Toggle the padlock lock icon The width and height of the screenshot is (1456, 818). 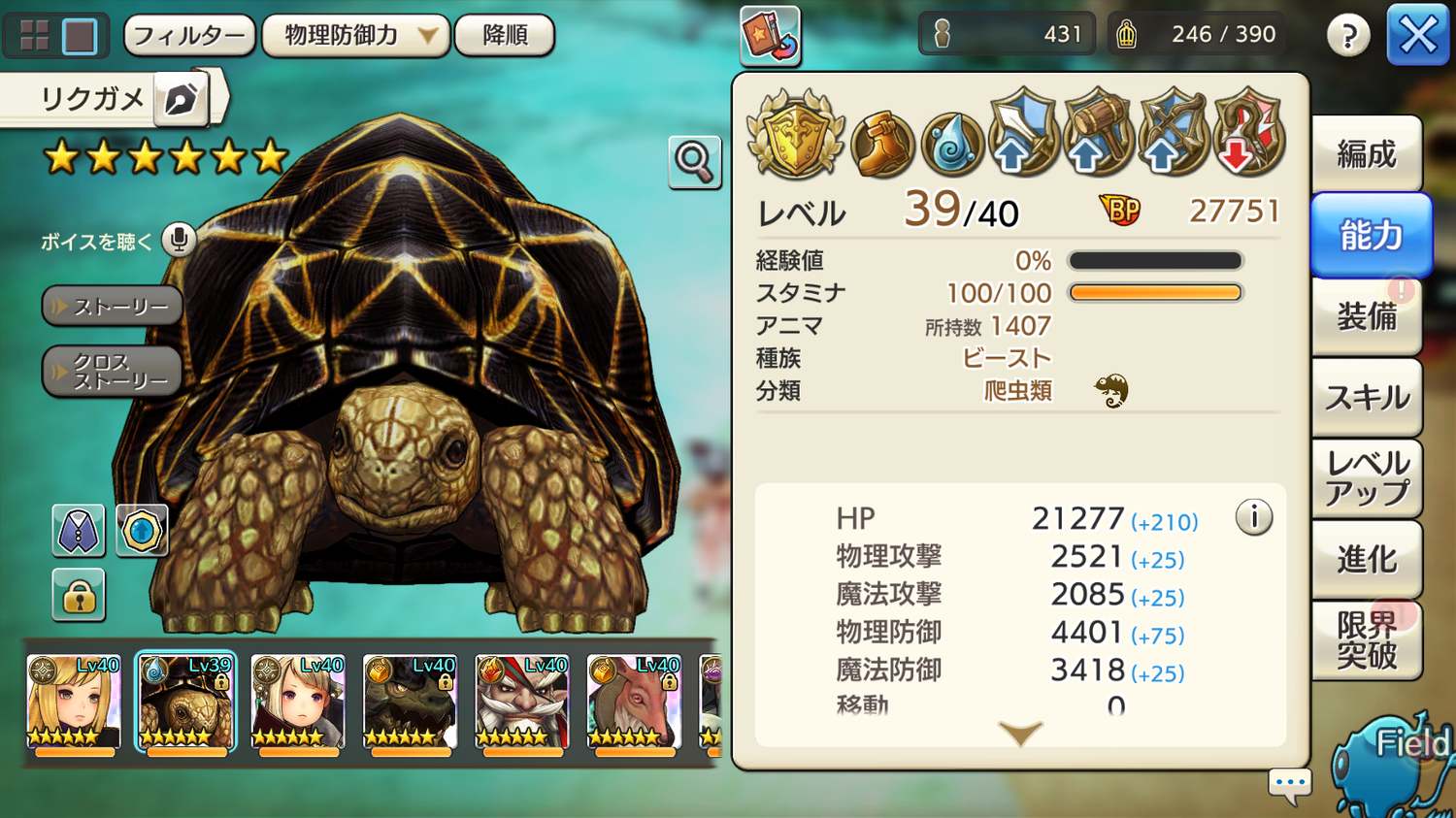coord(79,595)
